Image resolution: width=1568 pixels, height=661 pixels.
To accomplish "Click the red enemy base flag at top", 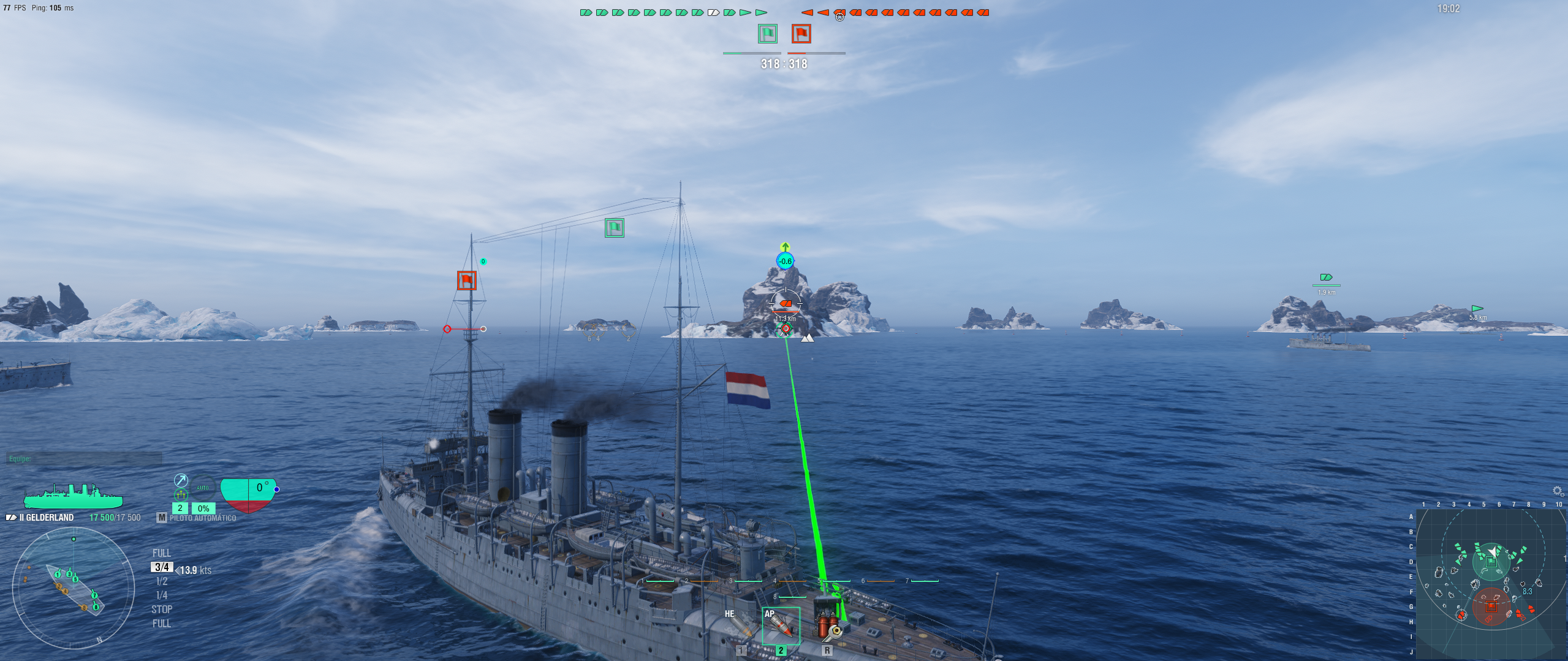I will click(801, 34).
